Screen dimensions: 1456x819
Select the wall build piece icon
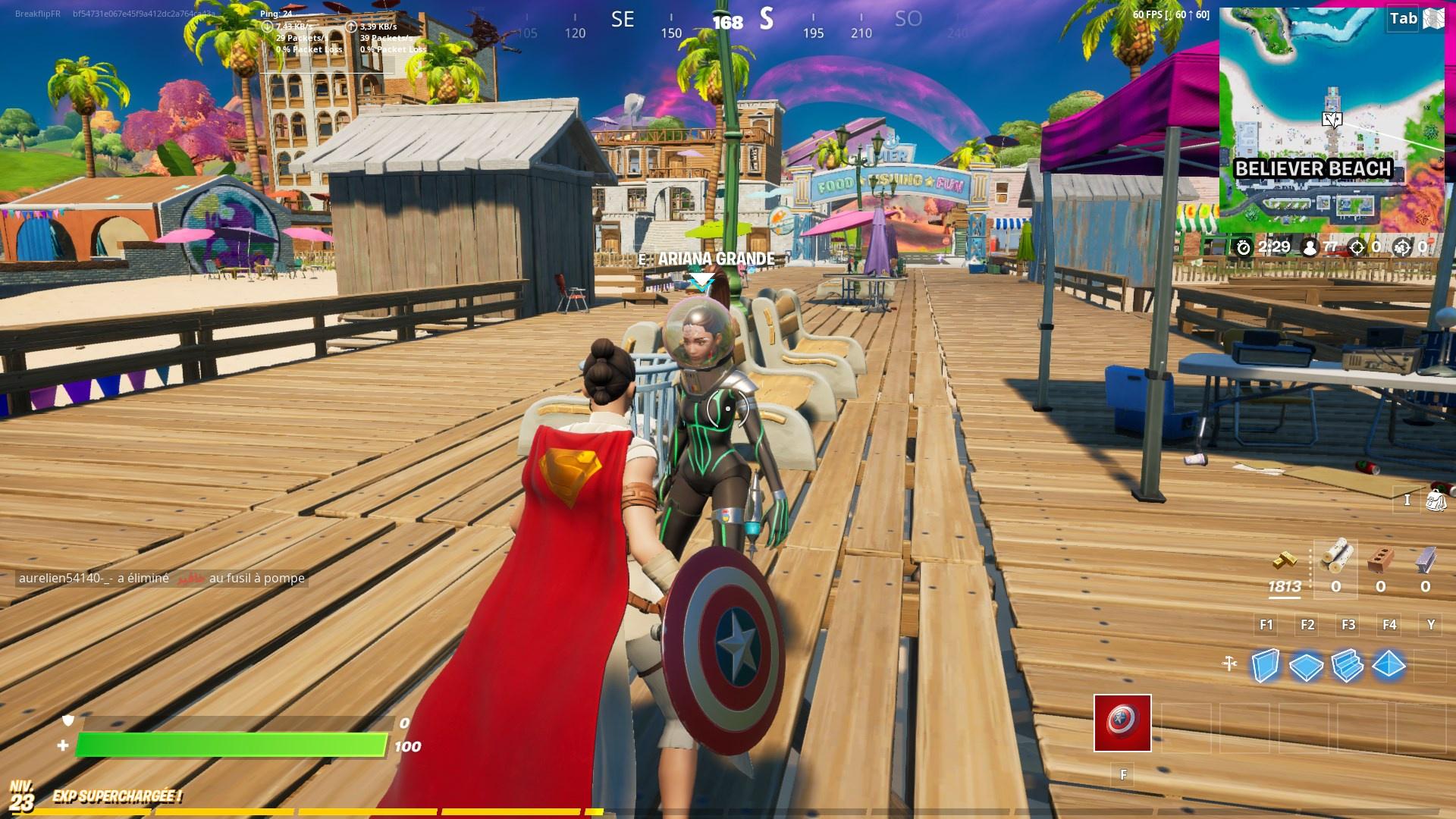(1265, 666)
